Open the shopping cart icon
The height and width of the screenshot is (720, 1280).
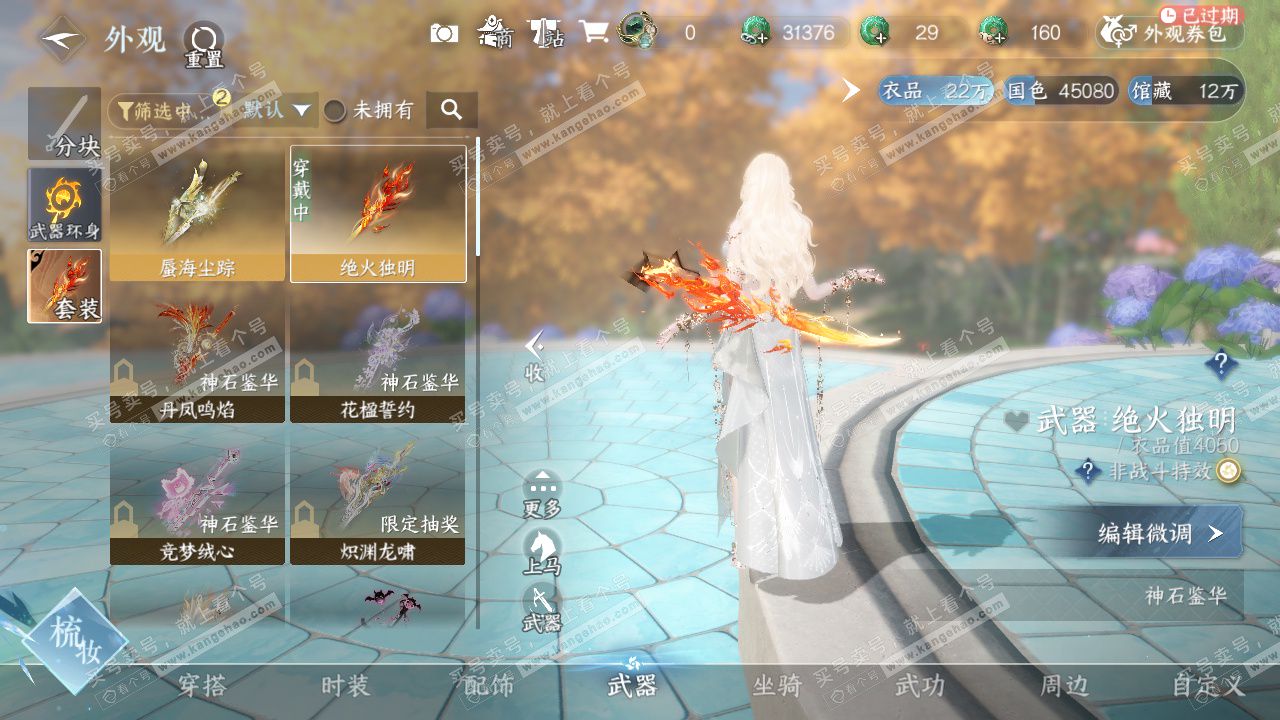594,33
